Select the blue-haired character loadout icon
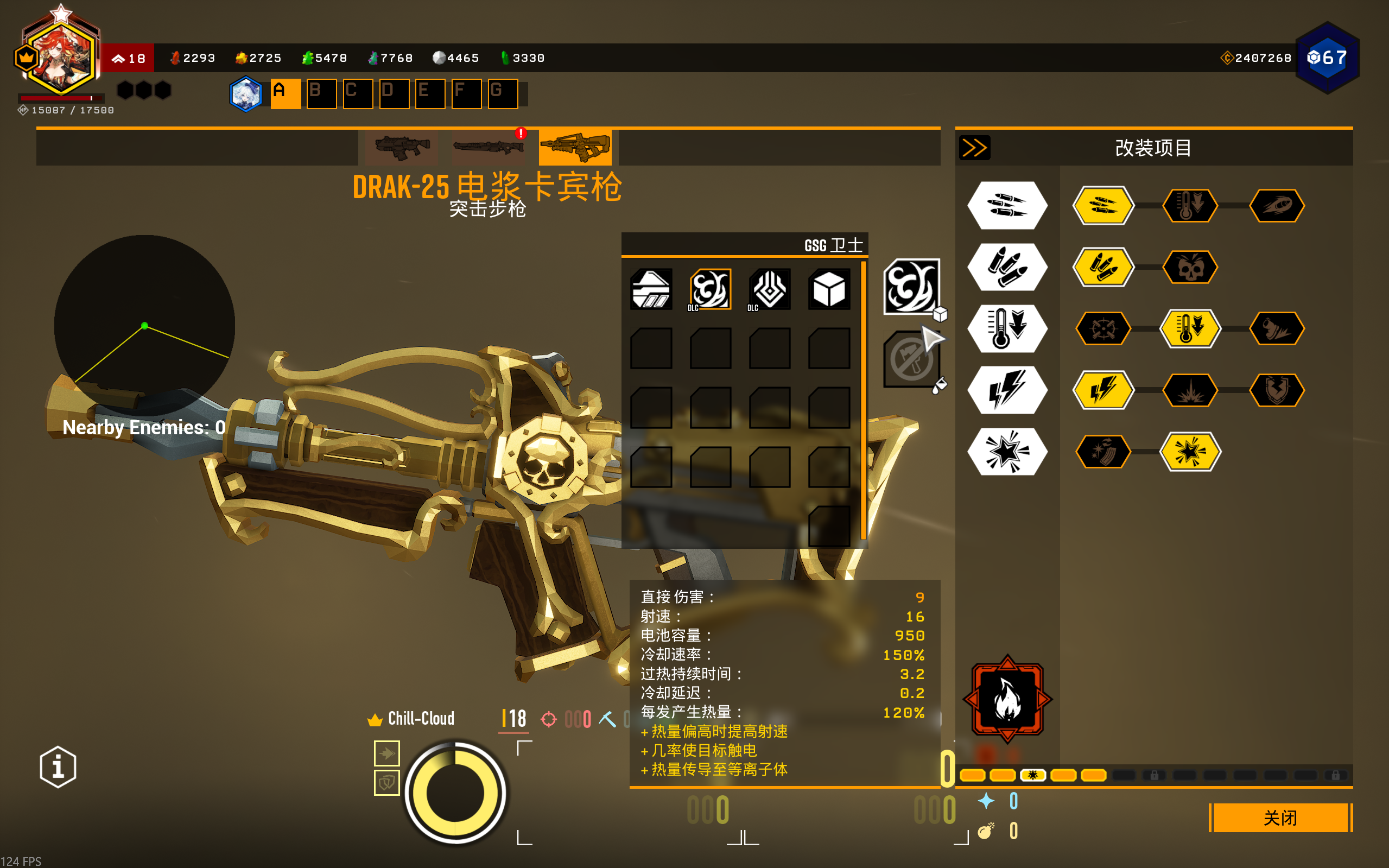This screenshot has height=868, width=1389. coord(246,93)
